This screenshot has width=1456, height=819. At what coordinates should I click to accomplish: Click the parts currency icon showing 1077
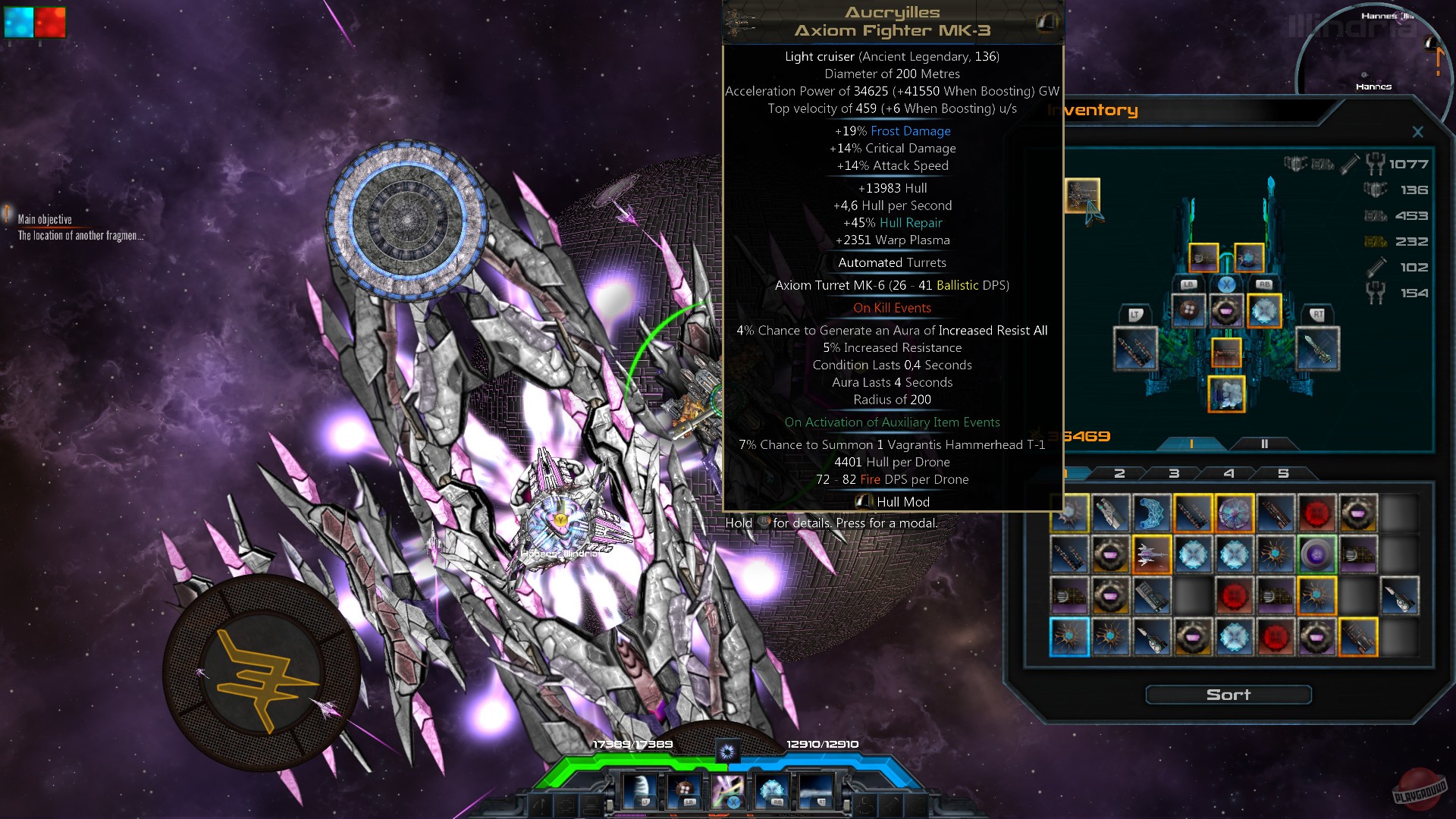(1376, 165)
